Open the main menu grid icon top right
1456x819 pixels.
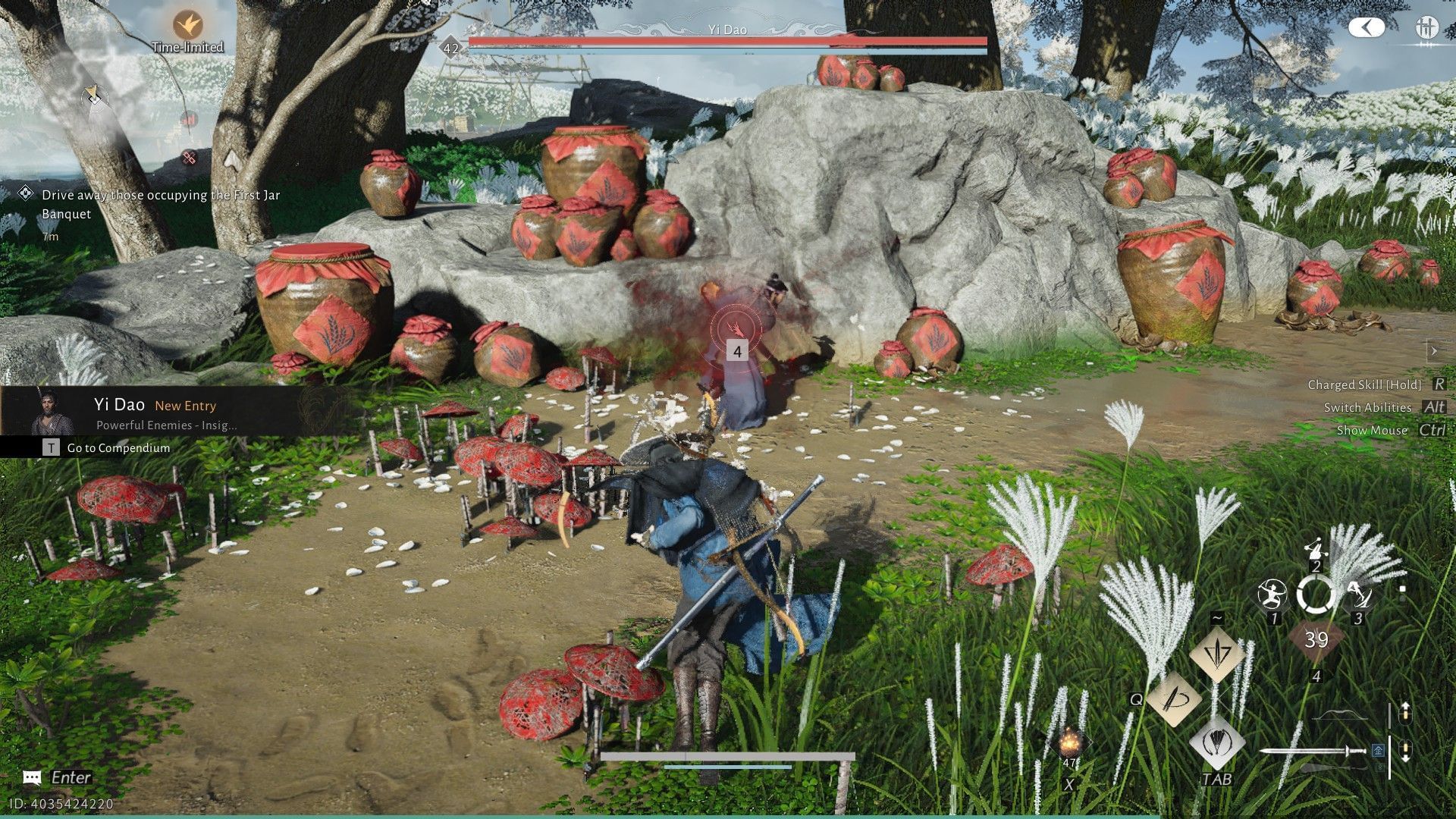click(x=1426, y=28)
